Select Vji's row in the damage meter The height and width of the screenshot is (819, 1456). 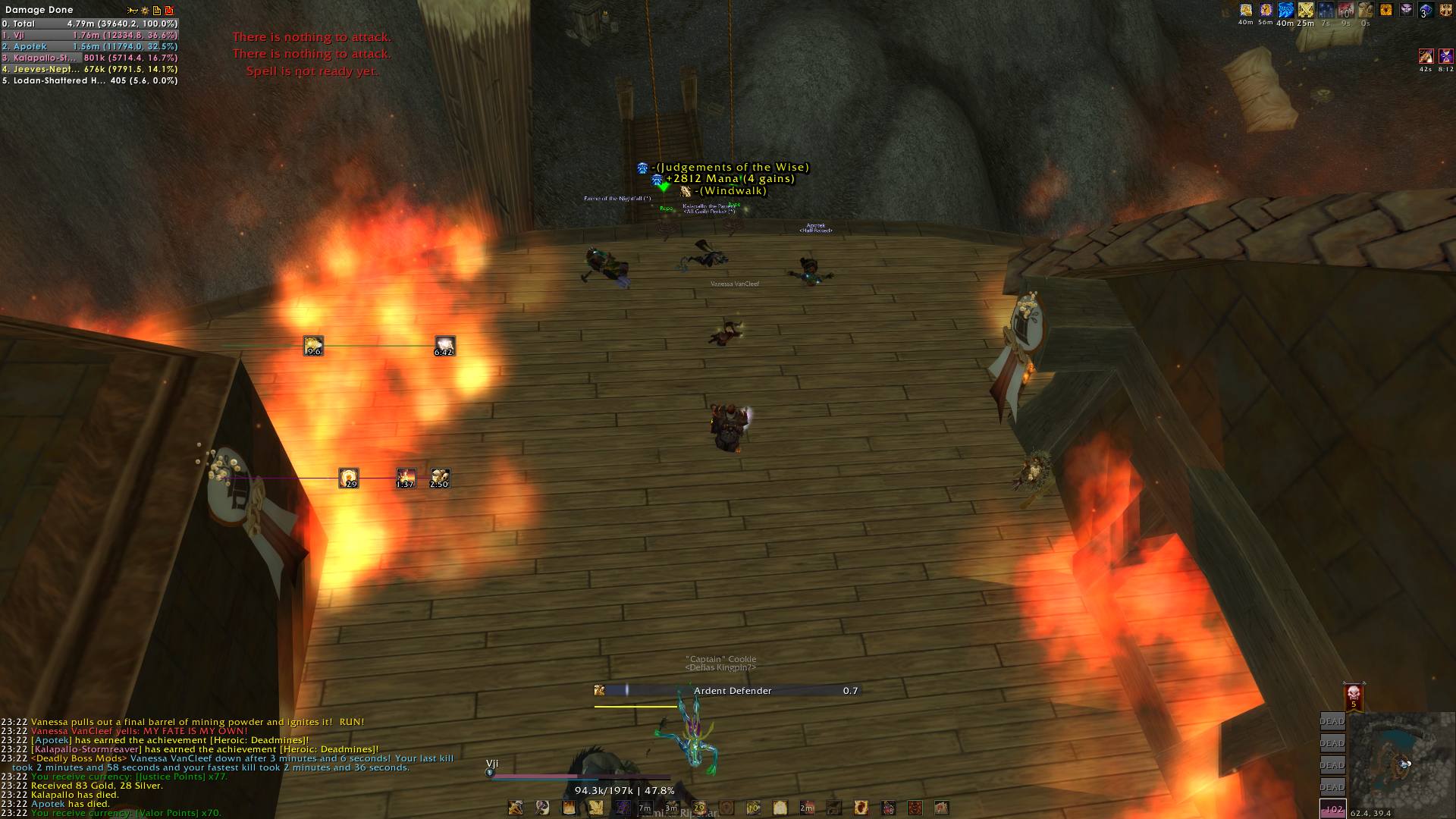pos(89,35)
